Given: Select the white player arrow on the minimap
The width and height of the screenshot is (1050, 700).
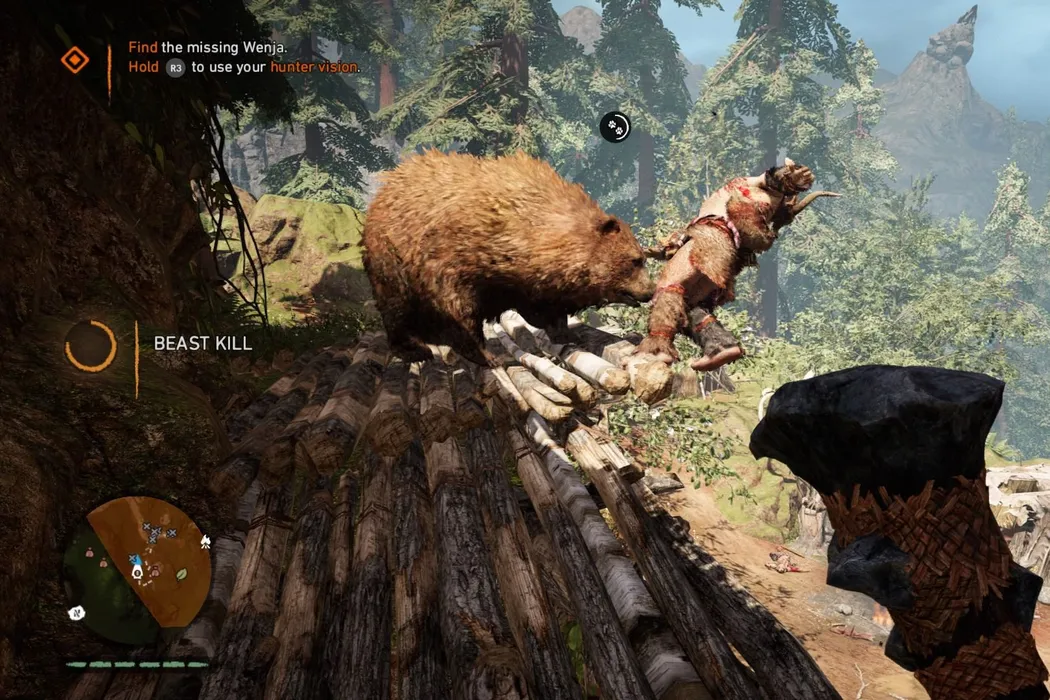Looking at the screenshot, I should (x=137, y=572).
